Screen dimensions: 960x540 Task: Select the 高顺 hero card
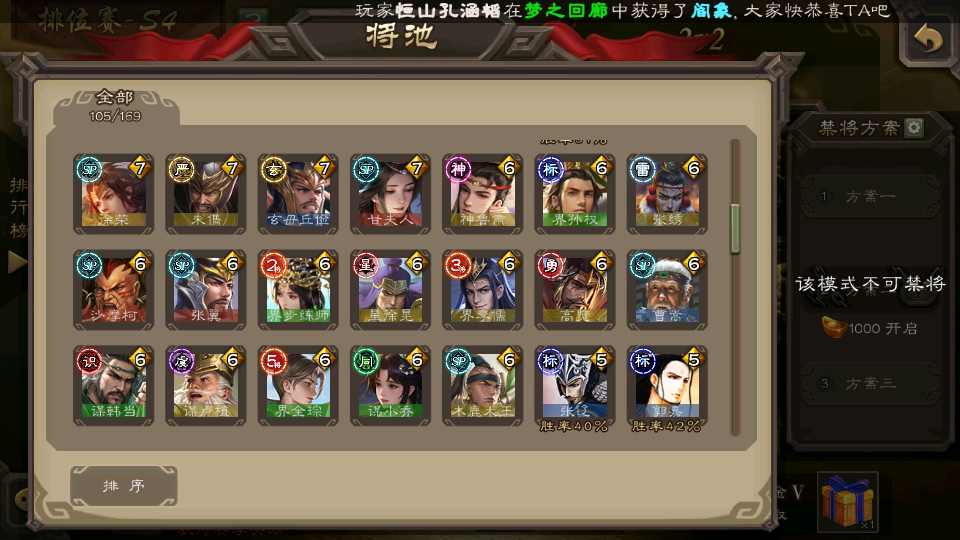(575, 290)
